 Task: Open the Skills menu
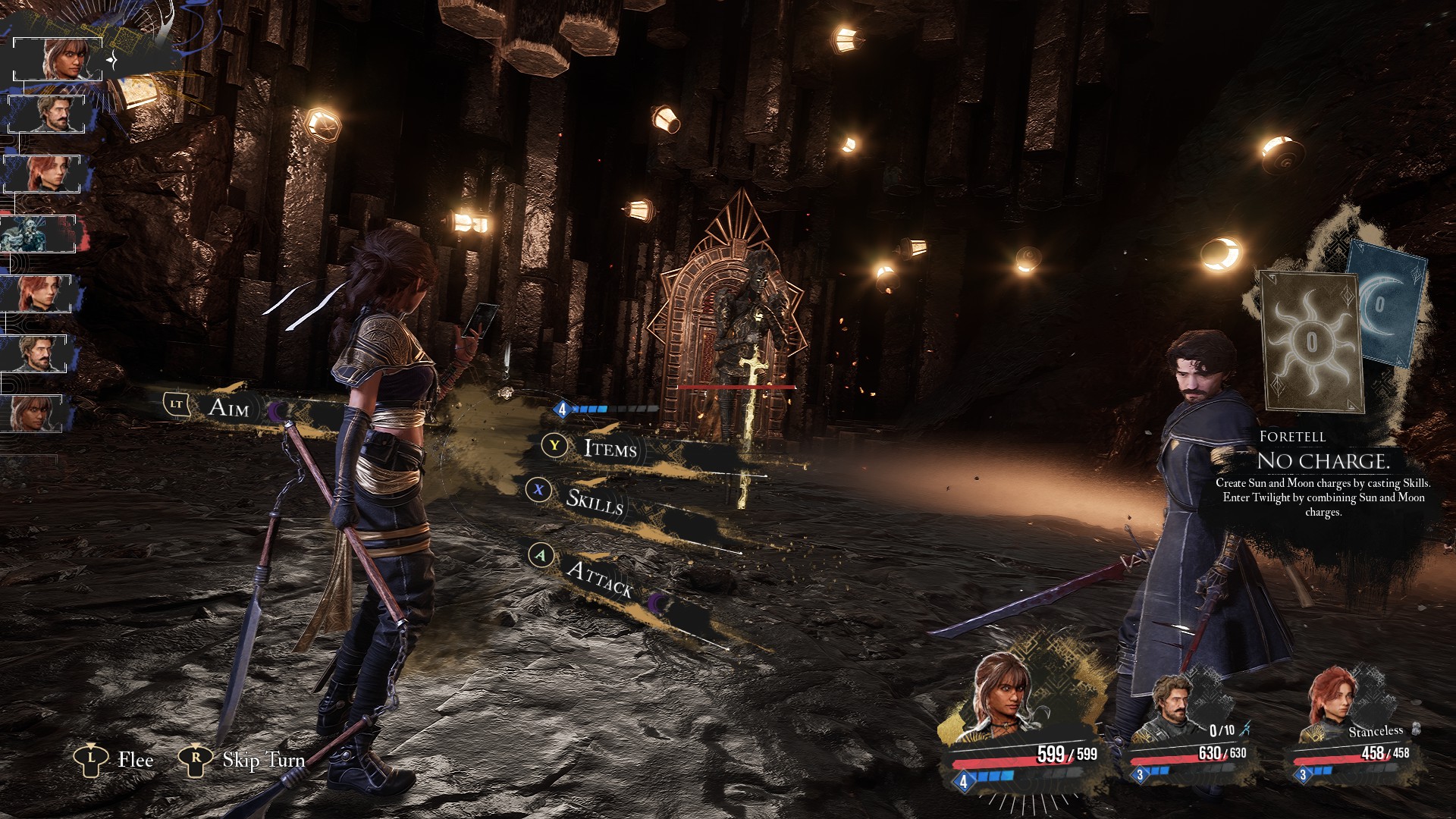tap(595, 501)
